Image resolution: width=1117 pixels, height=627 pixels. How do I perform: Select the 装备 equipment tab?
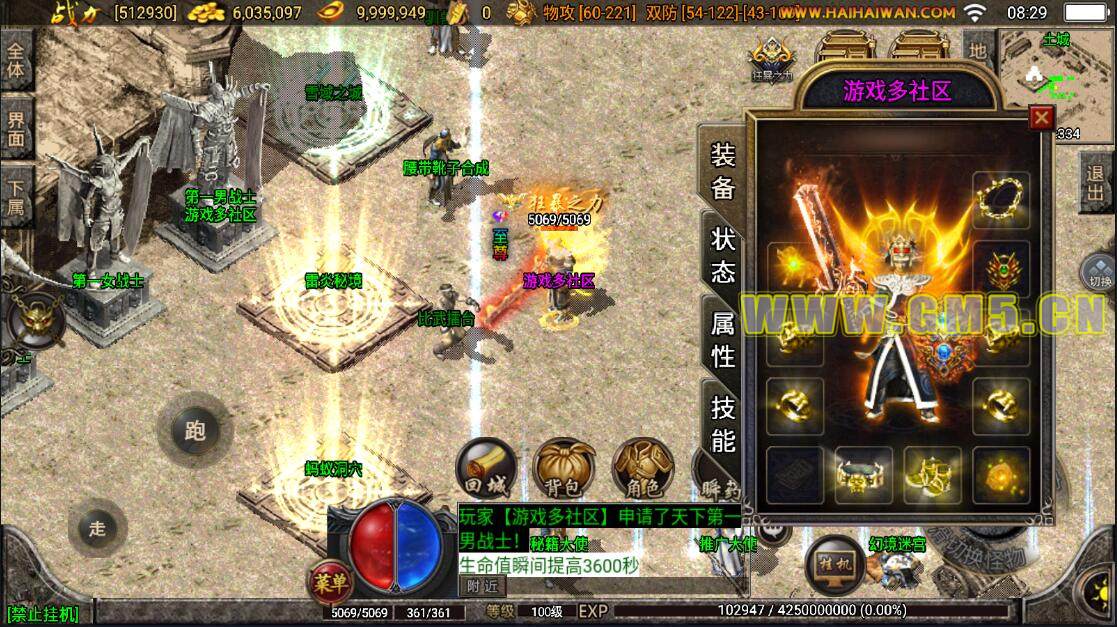pos(722,170)
